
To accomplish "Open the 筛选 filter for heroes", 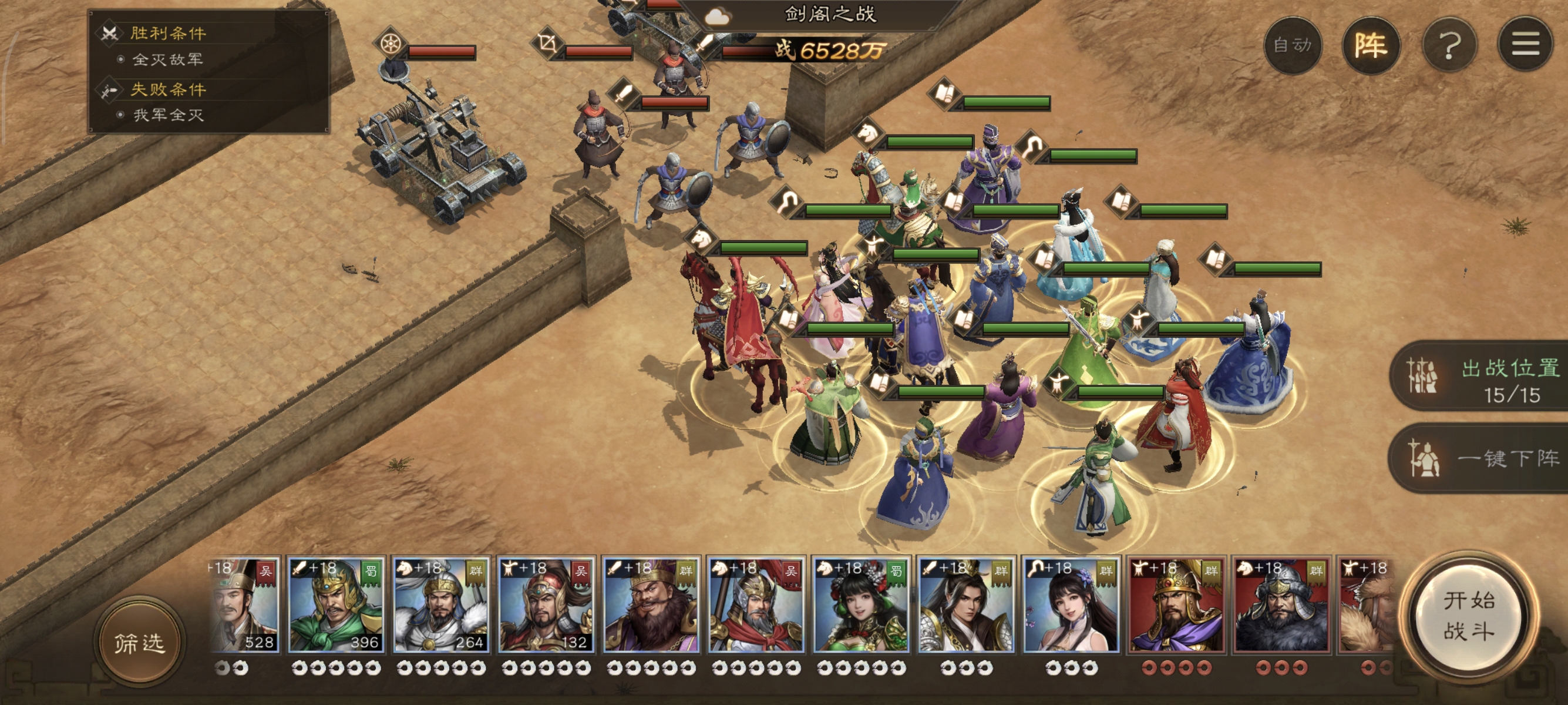I will [x=139, y=642].
